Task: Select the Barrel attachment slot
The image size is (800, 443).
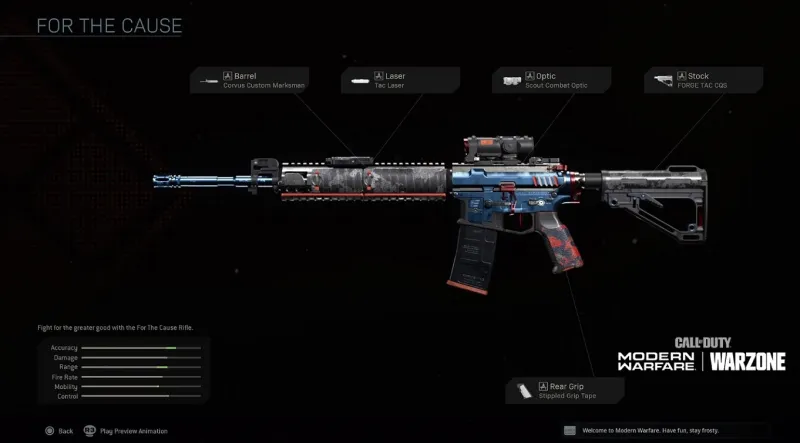Action: (x=250, y=80)
